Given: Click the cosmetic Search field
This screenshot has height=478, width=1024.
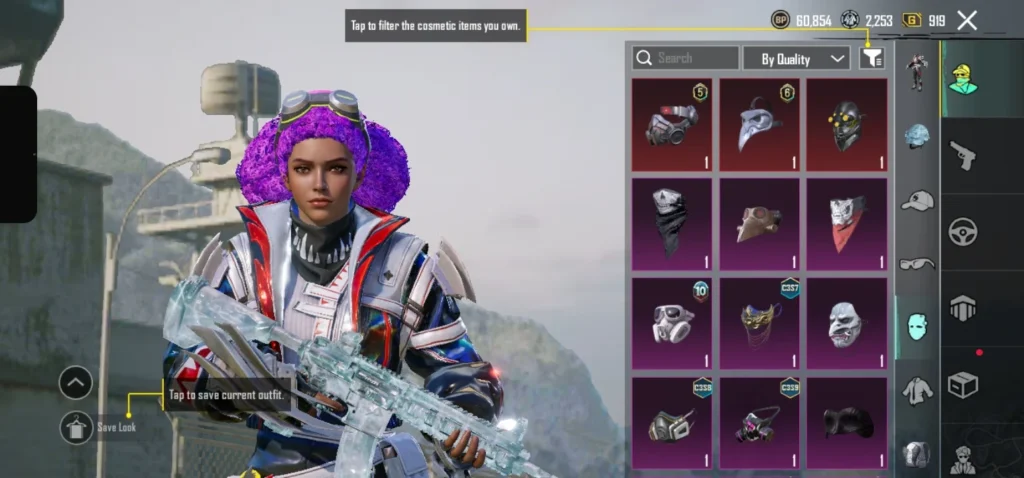Looking at the screenshot, I should point(686,58).
